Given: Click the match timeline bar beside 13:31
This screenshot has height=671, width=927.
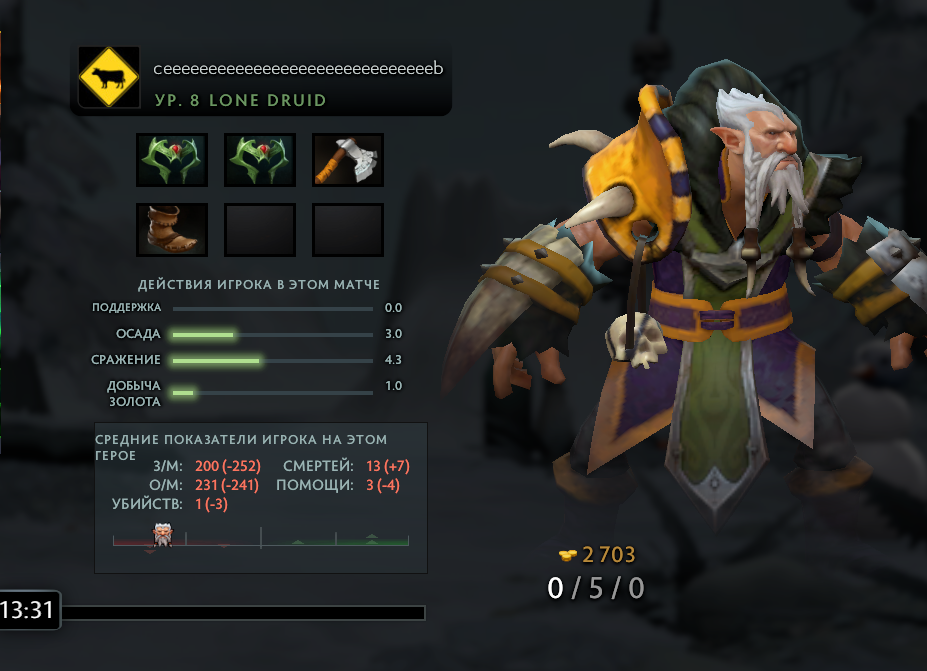Looking at the screenshot, I should coord(244,612).
